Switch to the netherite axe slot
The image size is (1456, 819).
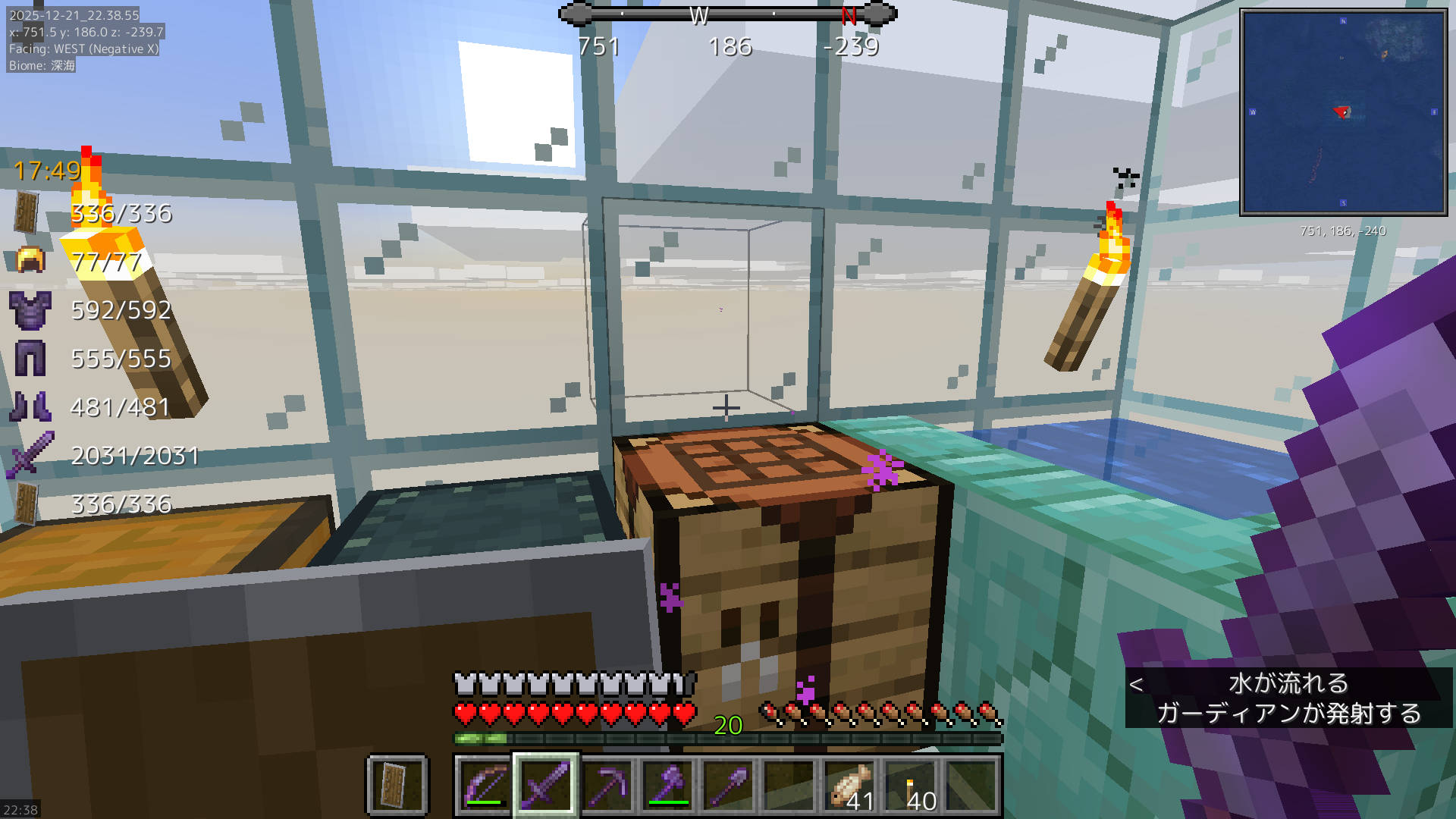(667, 786)
